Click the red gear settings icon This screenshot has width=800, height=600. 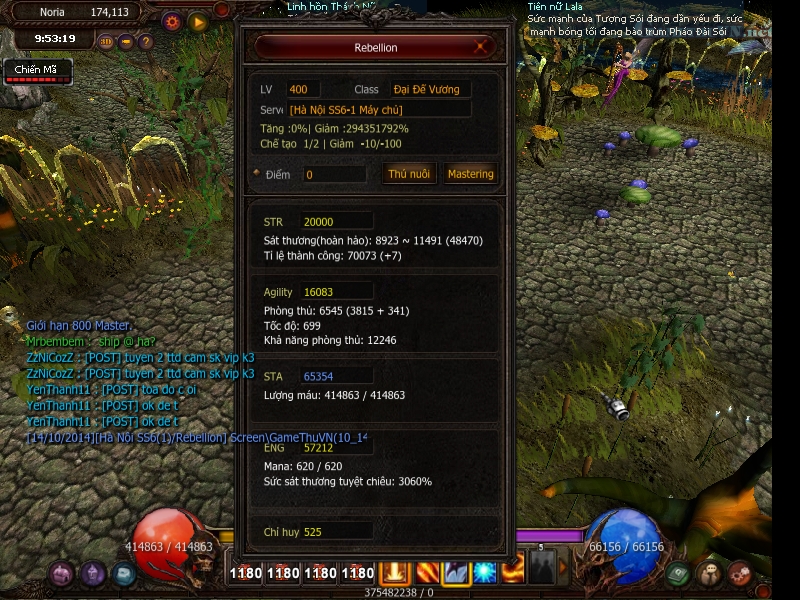point(172,21)
